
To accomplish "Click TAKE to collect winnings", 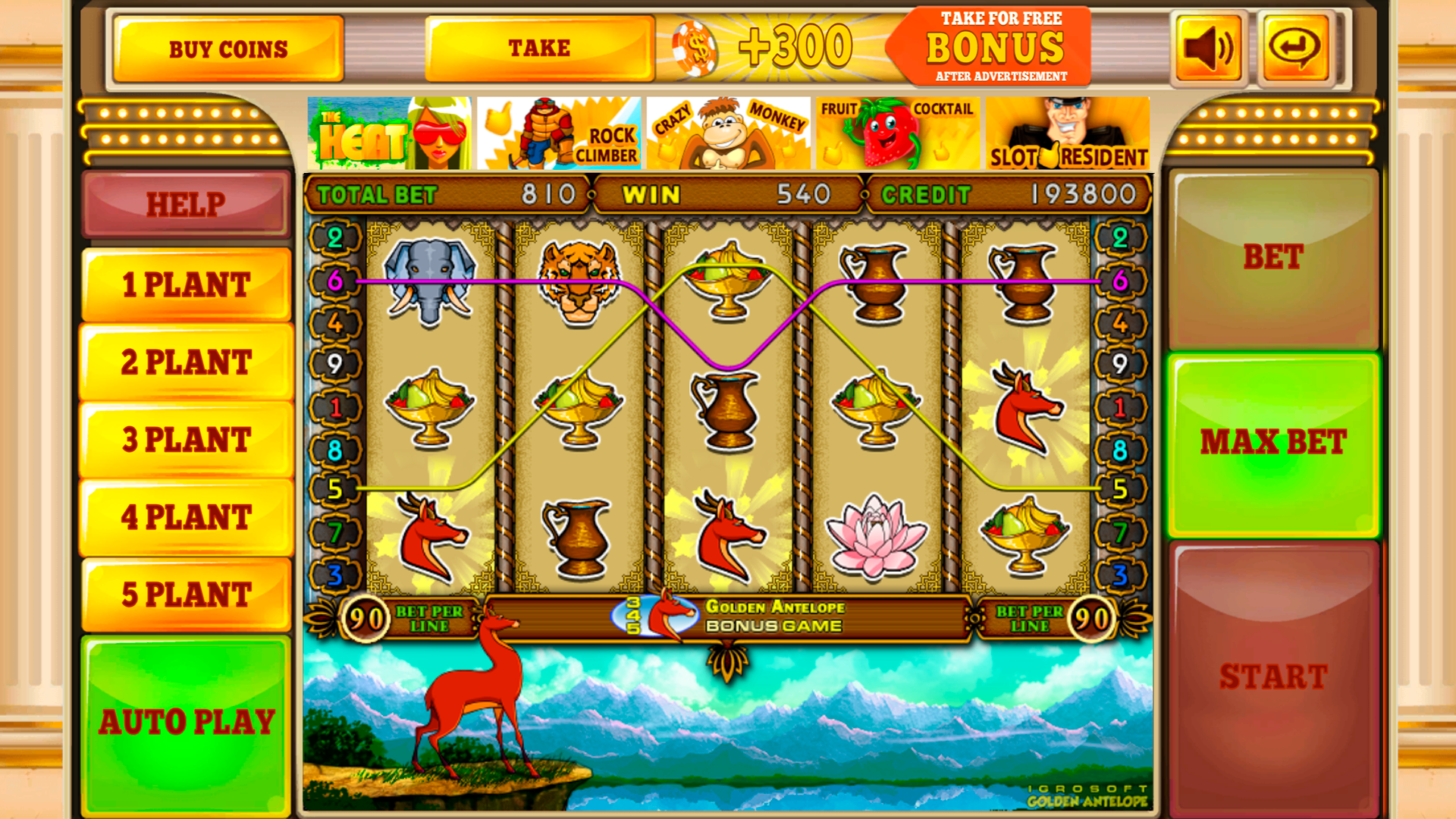I will pos(540,47).
